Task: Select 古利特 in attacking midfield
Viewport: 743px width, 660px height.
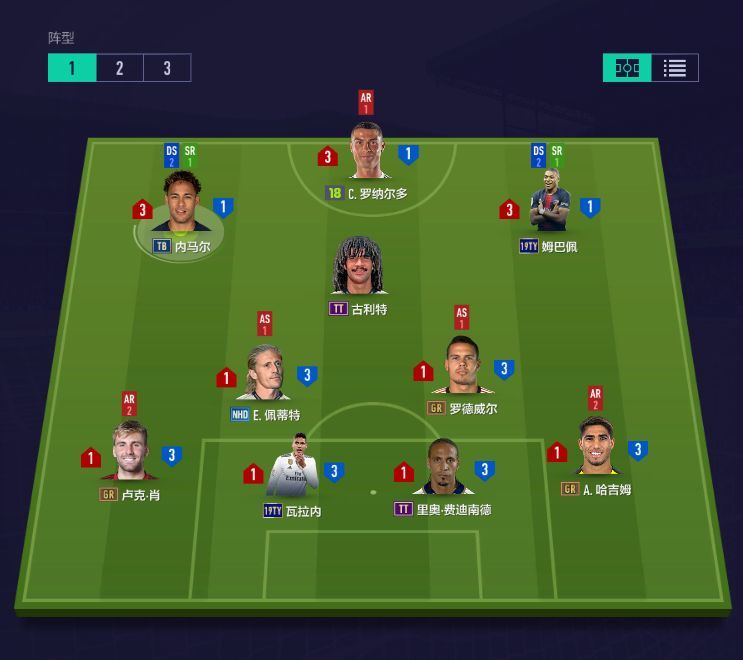Action: pyautogui.click(x=359, y=268)
